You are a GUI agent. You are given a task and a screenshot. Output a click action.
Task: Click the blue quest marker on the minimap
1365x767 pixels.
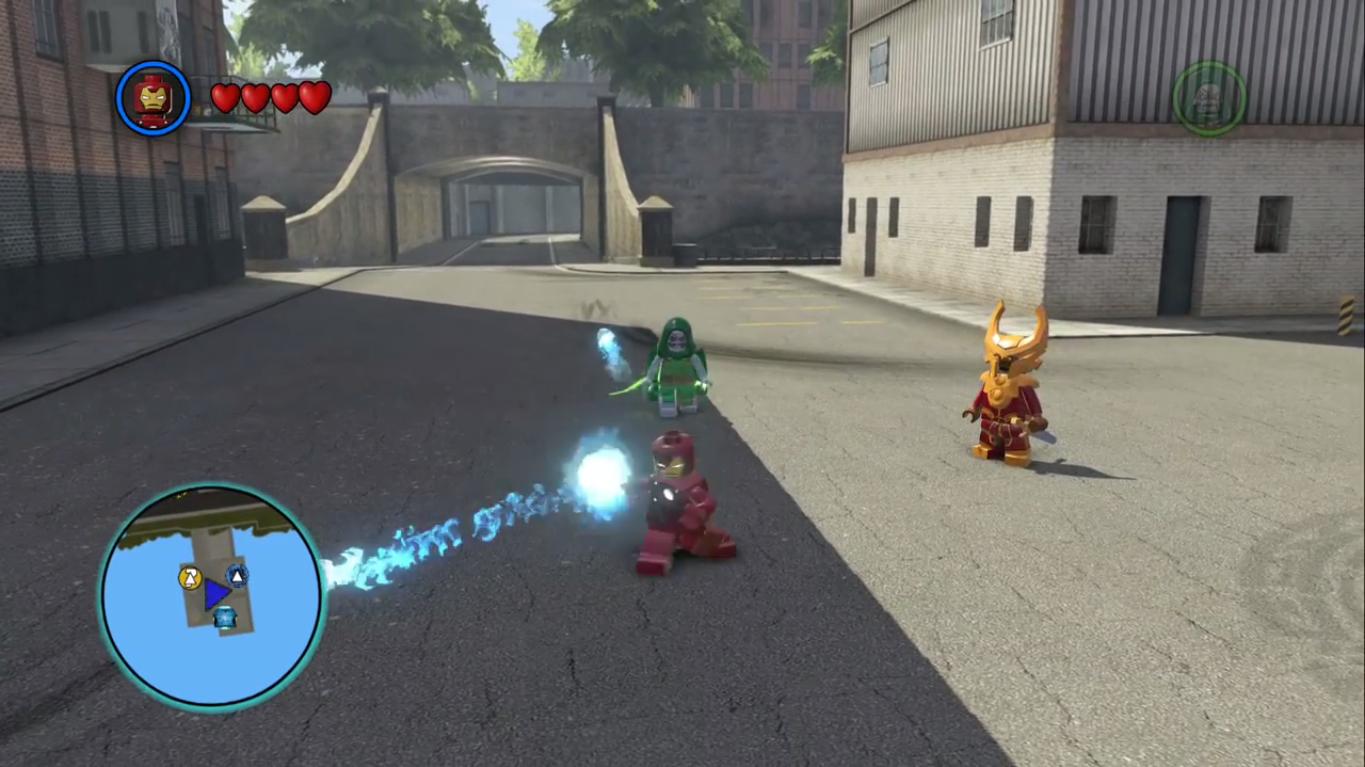[236, 576]
